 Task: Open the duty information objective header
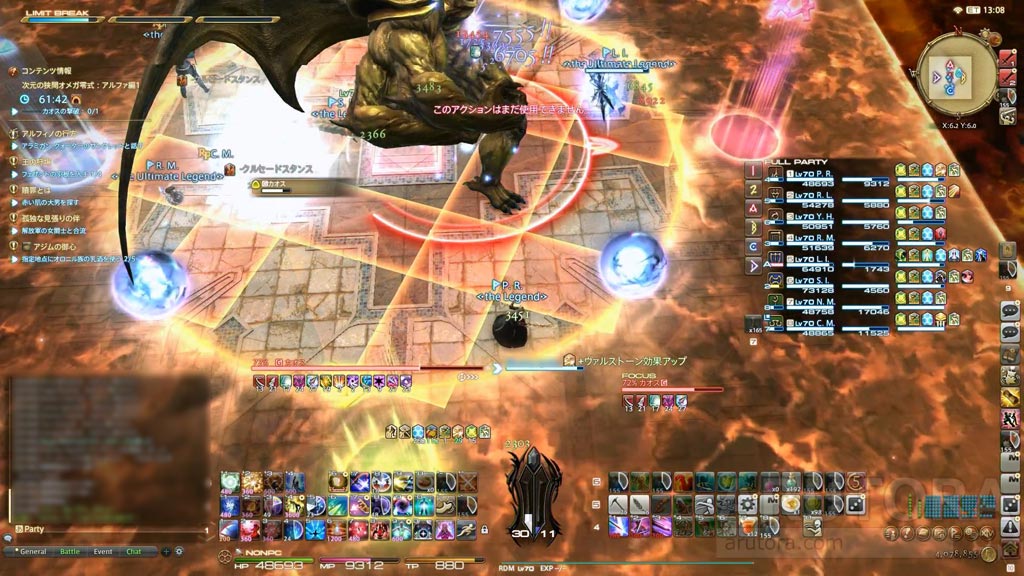(45, 71)
